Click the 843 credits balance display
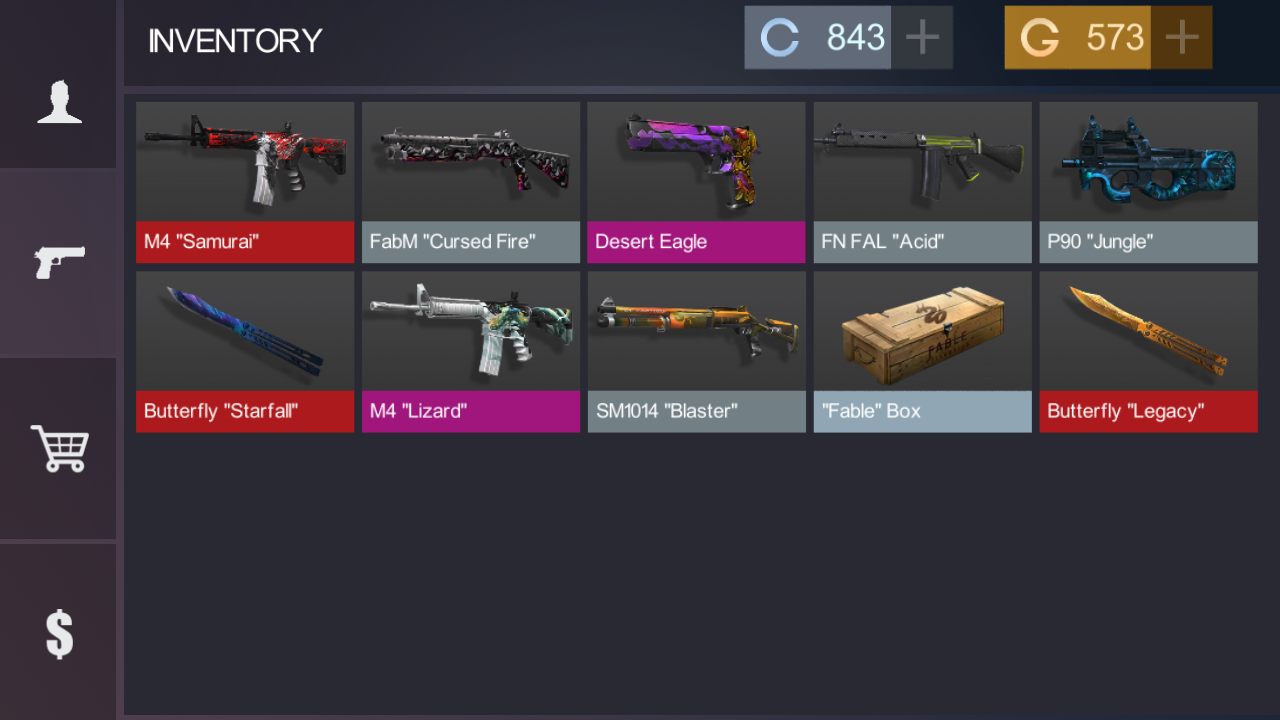Screen dimensions: 1280x720 856,37
